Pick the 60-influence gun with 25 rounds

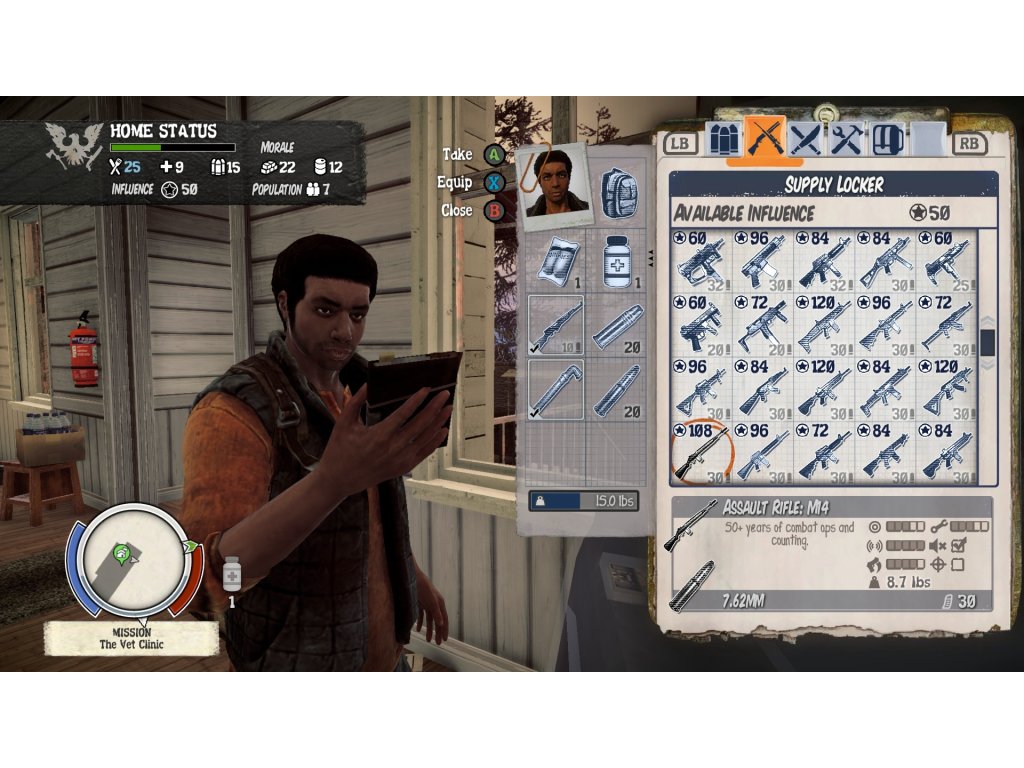click(946, 260)
